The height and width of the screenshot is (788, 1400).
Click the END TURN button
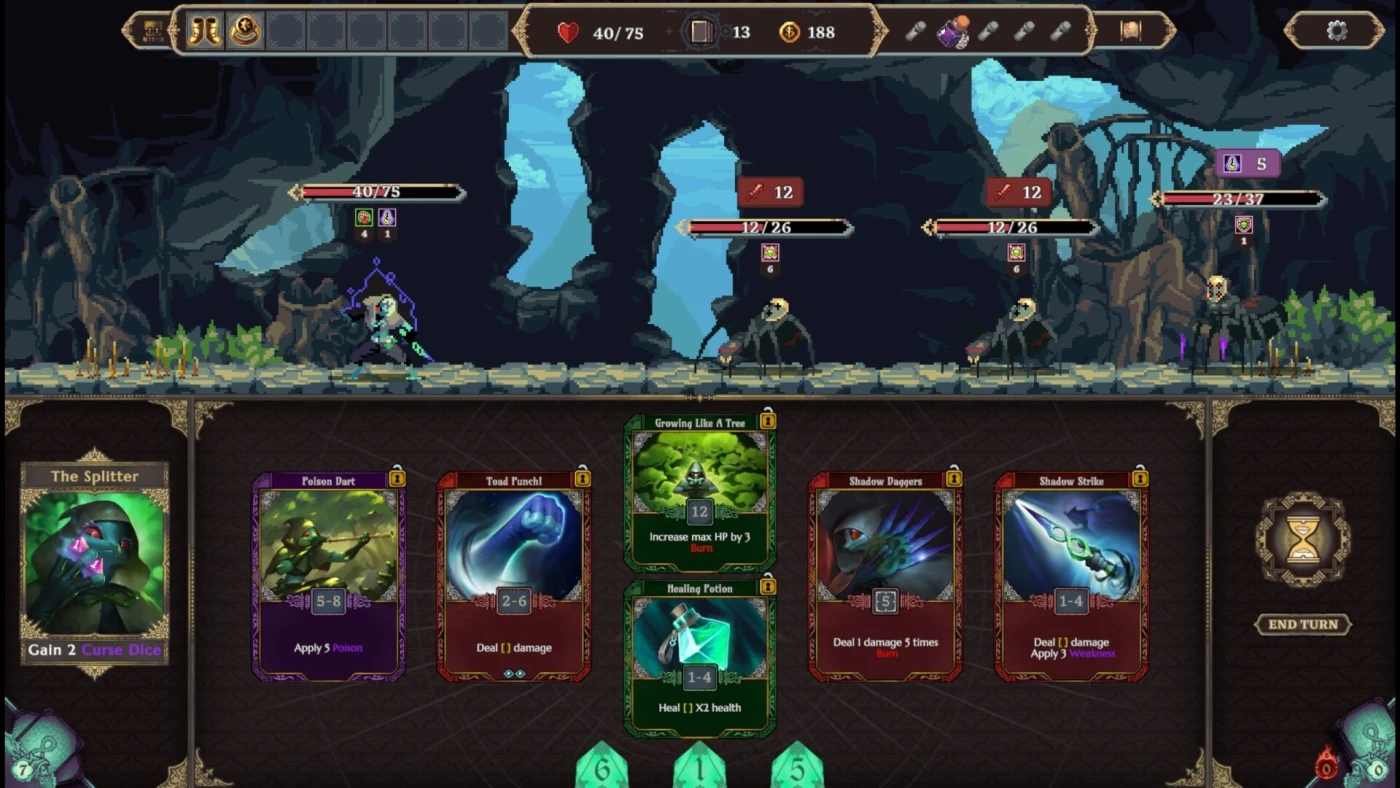tap(1303, 625)
